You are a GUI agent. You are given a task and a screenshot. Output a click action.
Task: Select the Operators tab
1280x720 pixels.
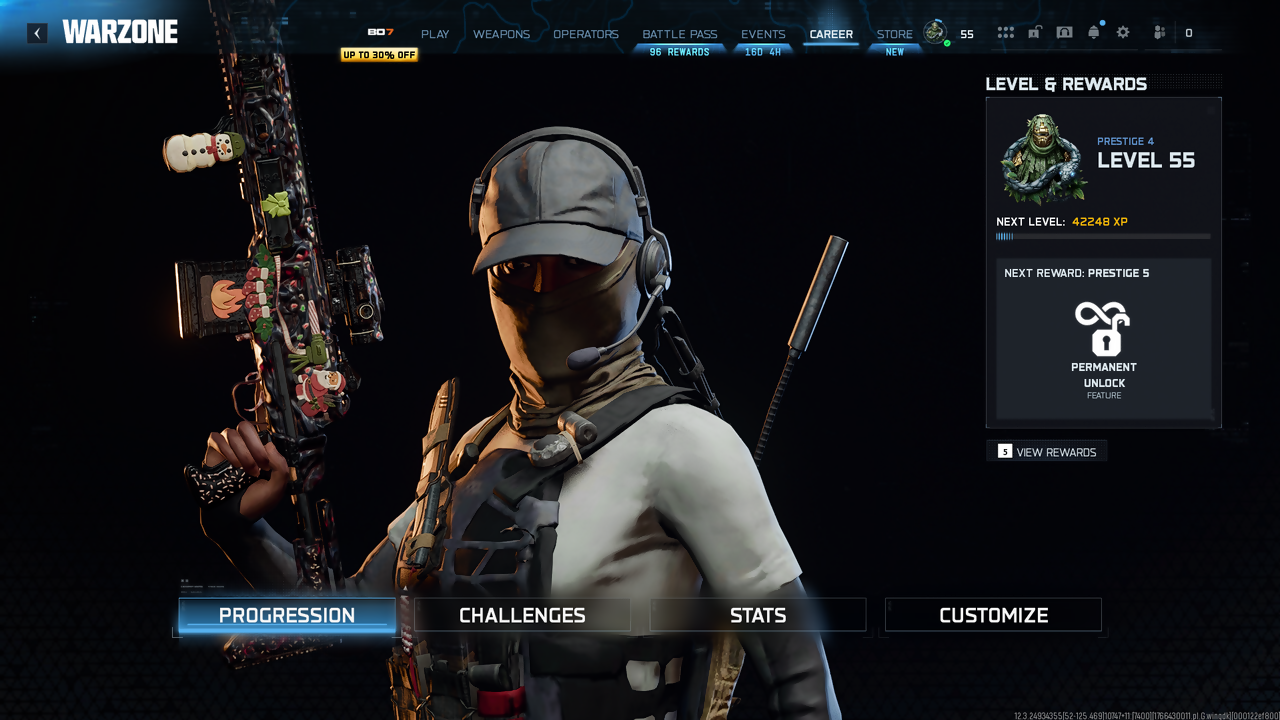point(586,34)
